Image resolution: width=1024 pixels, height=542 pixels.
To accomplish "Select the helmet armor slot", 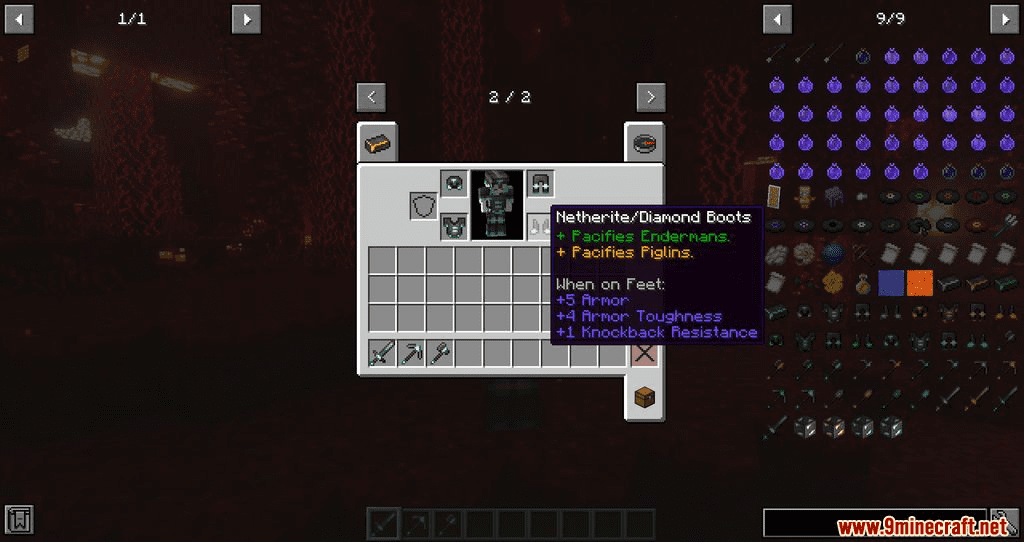I will (x=454, y=184).
